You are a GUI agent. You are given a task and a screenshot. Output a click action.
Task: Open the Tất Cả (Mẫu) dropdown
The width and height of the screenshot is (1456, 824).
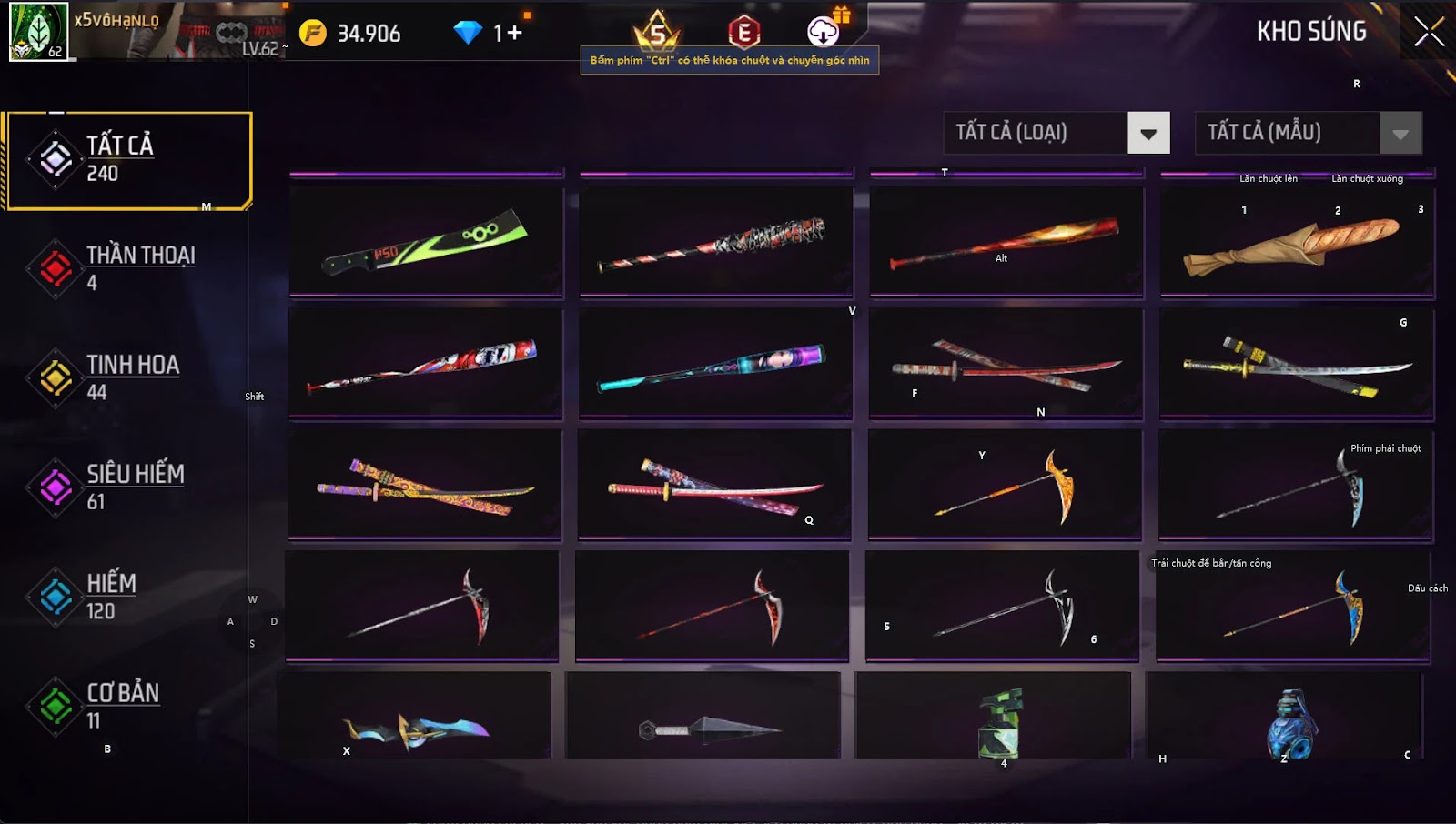click(1400, 133)
